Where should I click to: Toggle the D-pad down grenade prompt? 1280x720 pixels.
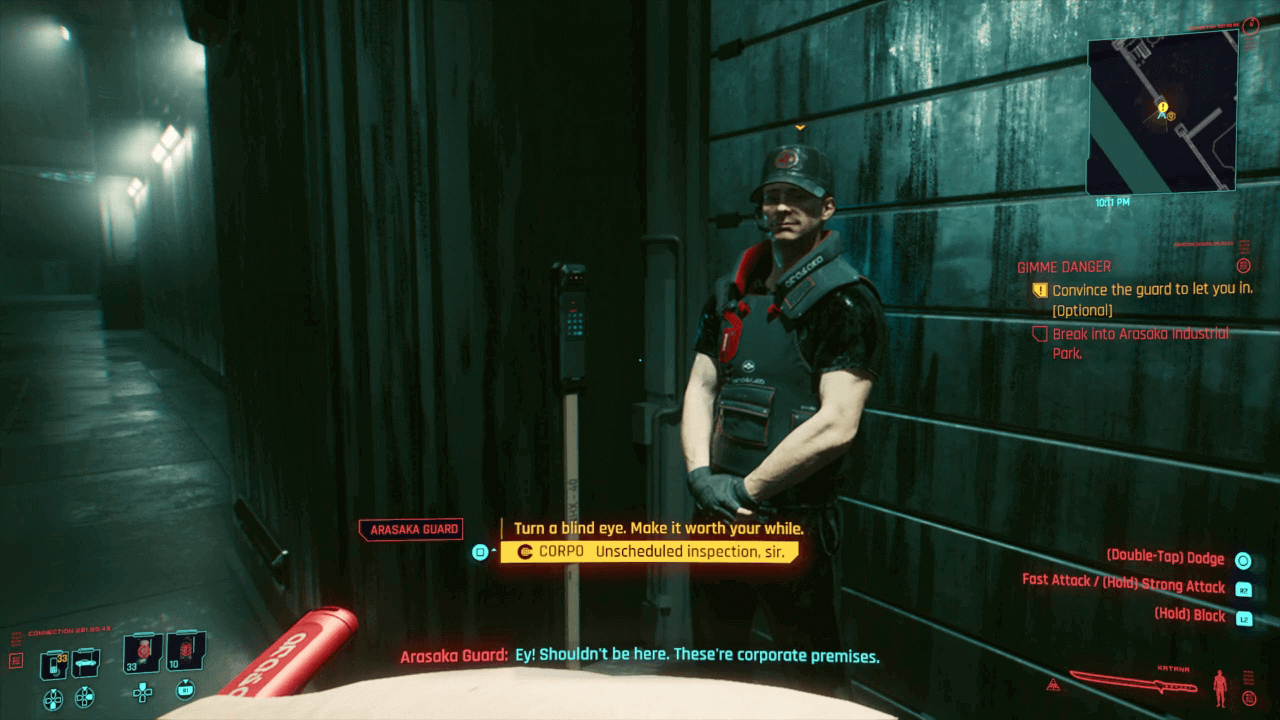pyautogui.click(x=142, y=692)
